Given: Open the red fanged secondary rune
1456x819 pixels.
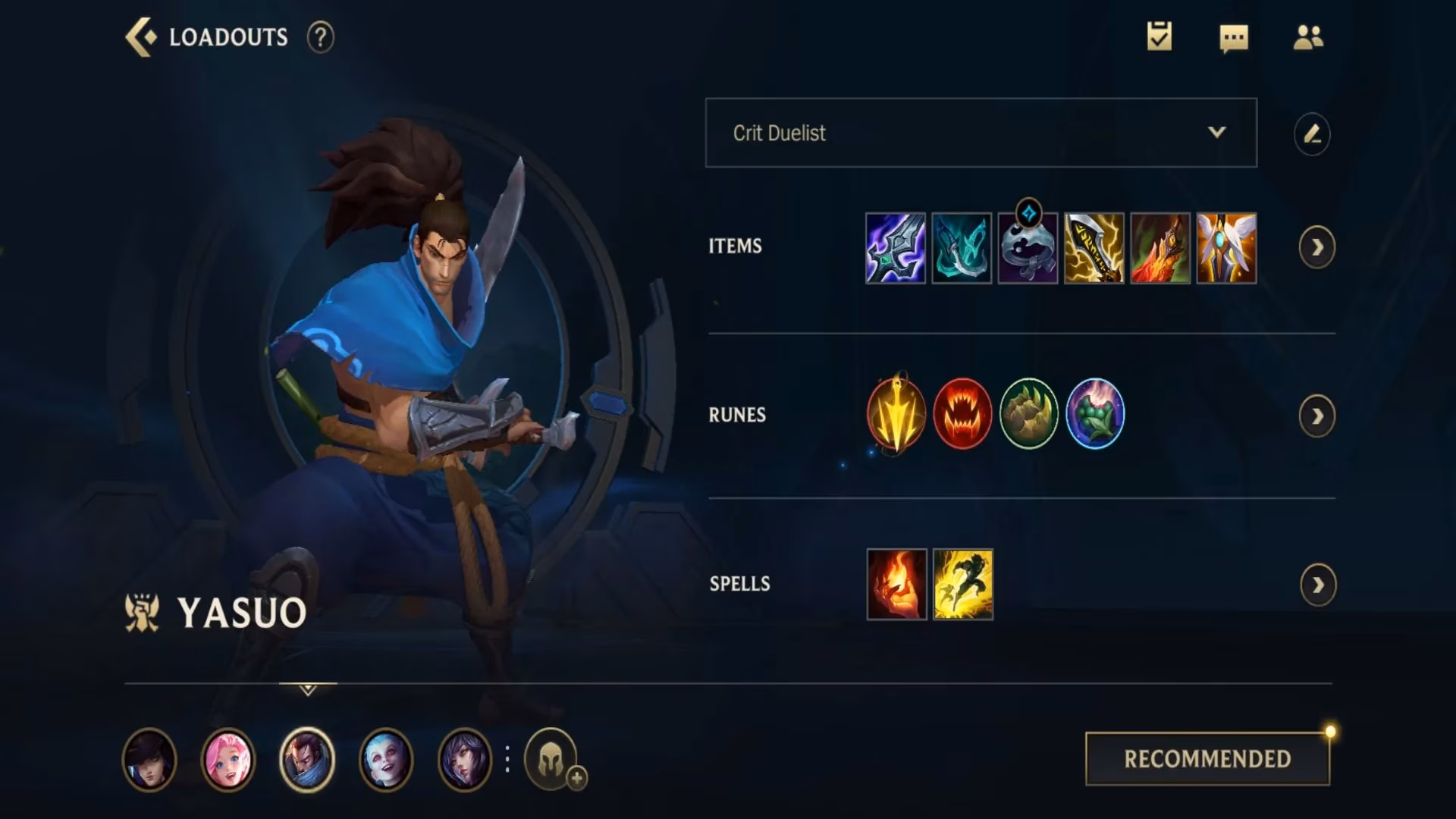Looking at the screenshot, I should tap(963, 414).
